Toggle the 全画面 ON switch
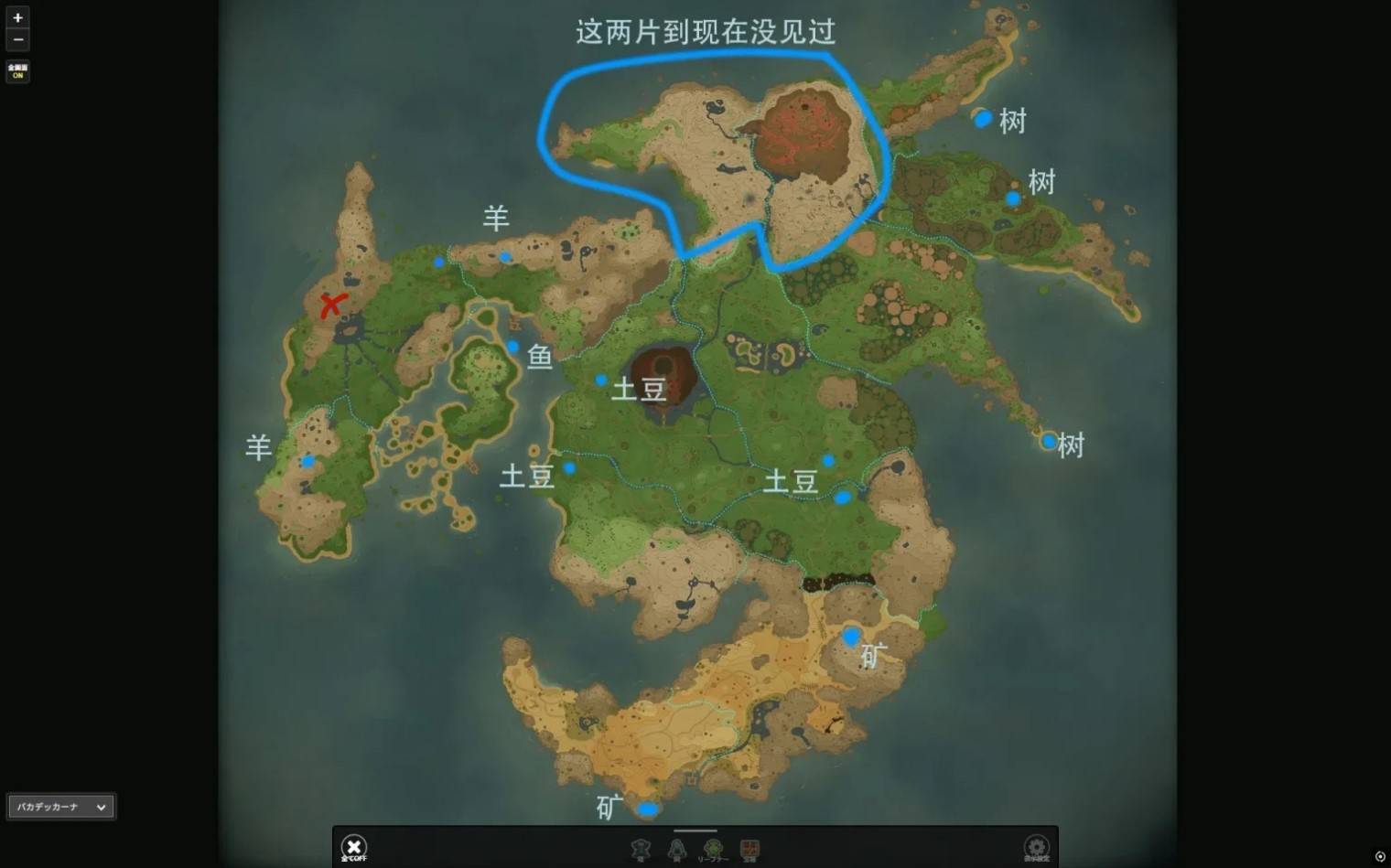Screen dimensions: 1391x868 pos(17,70)
